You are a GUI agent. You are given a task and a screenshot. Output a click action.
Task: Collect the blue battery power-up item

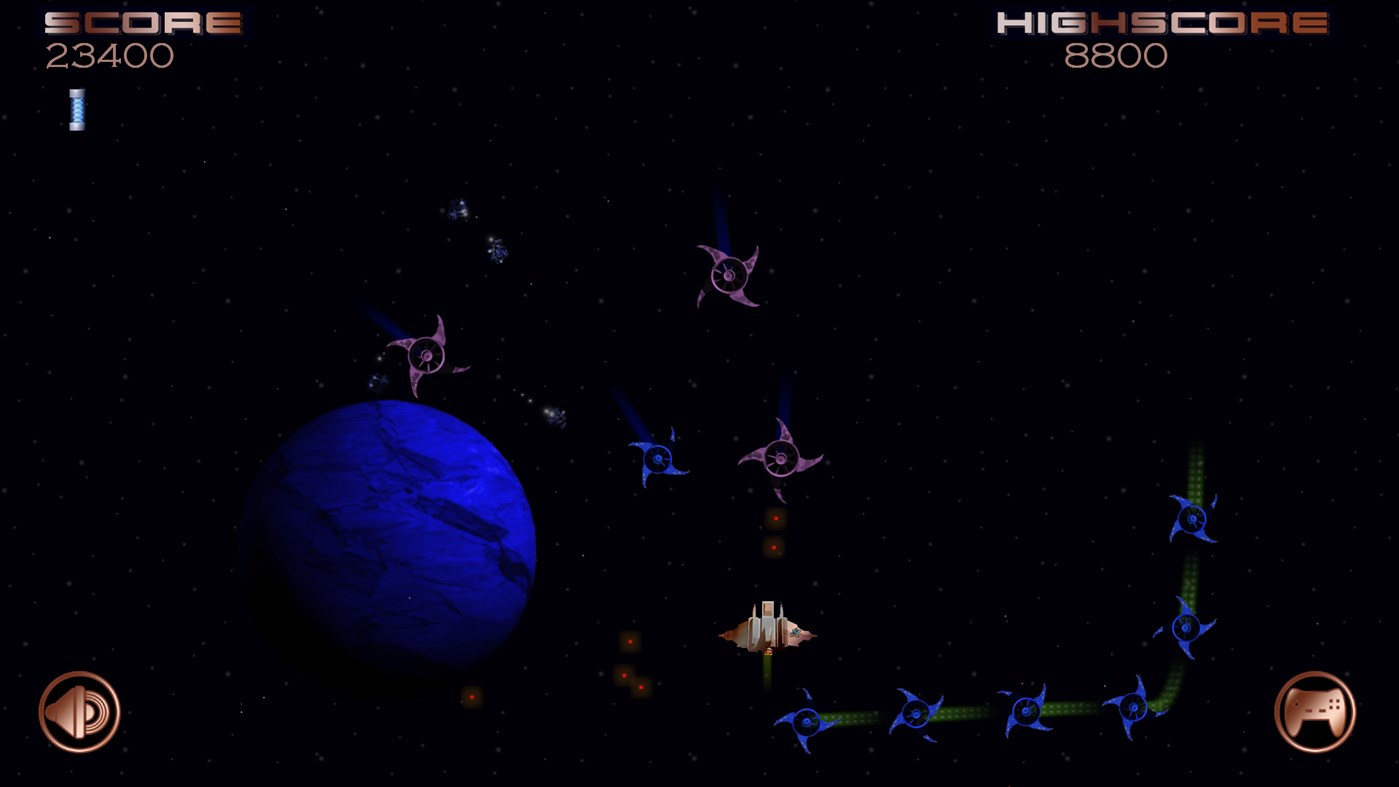[75, 107]
